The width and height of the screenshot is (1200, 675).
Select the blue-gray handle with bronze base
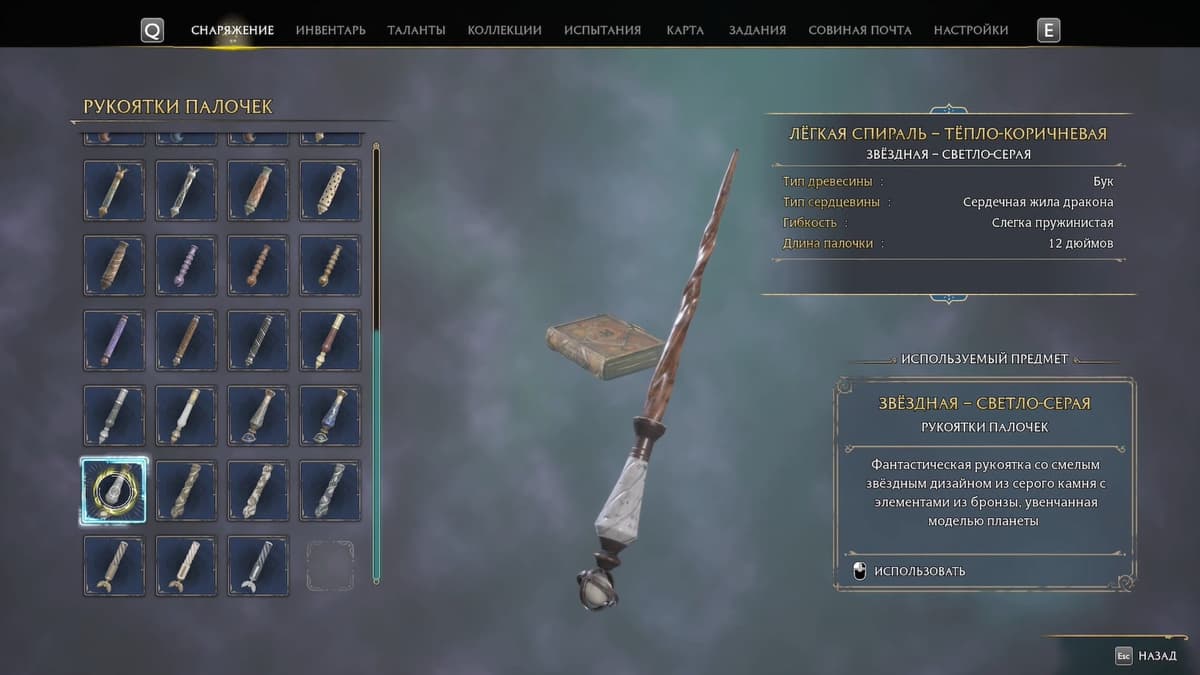[330, 415]
